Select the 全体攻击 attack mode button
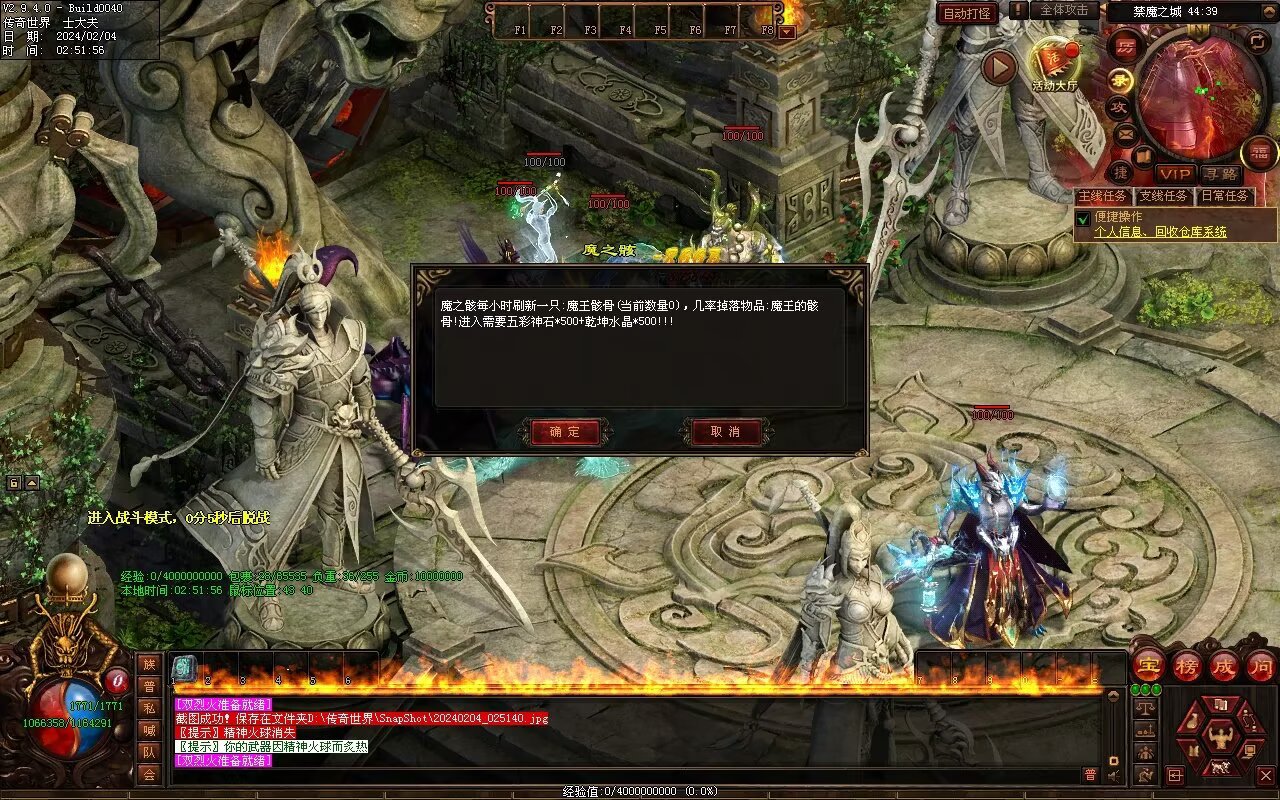Image resolution: width=1280 pixels, height=800 pixels. coord(1064,10)
